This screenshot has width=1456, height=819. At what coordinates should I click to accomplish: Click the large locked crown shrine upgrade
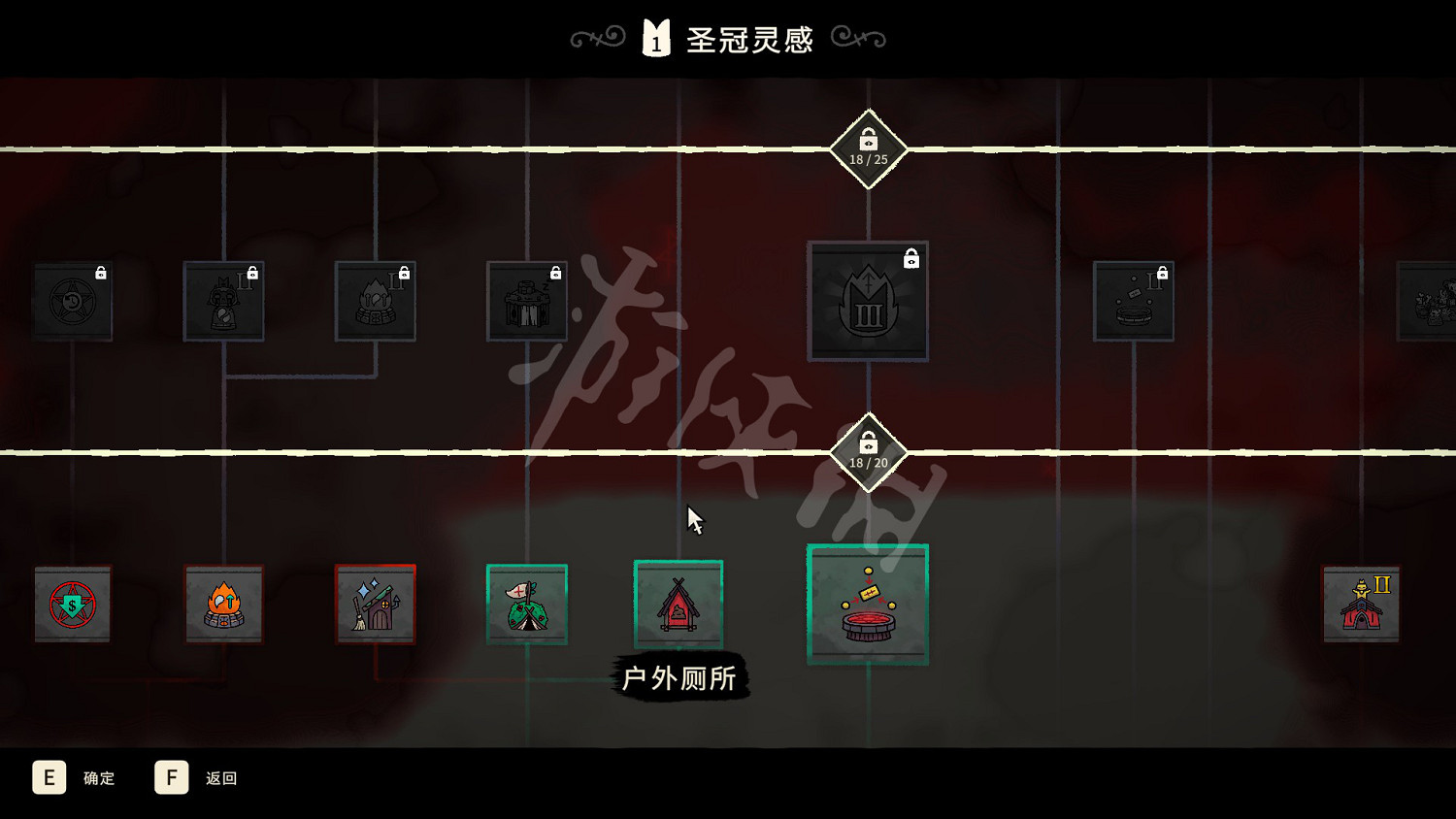pyautogui.click(x=868, y=301)
